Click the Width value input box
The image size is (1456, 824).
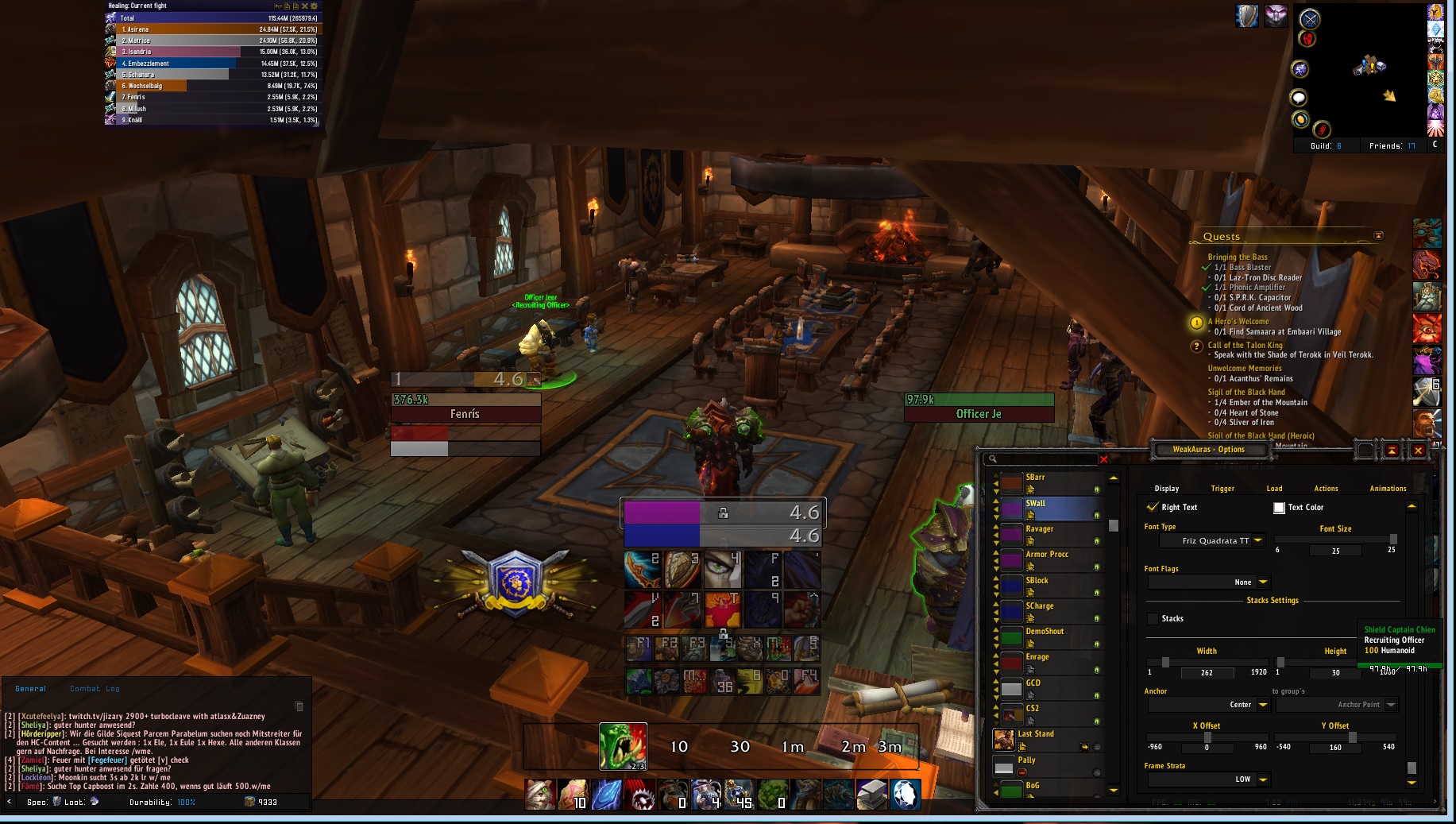pos(1207,673)
